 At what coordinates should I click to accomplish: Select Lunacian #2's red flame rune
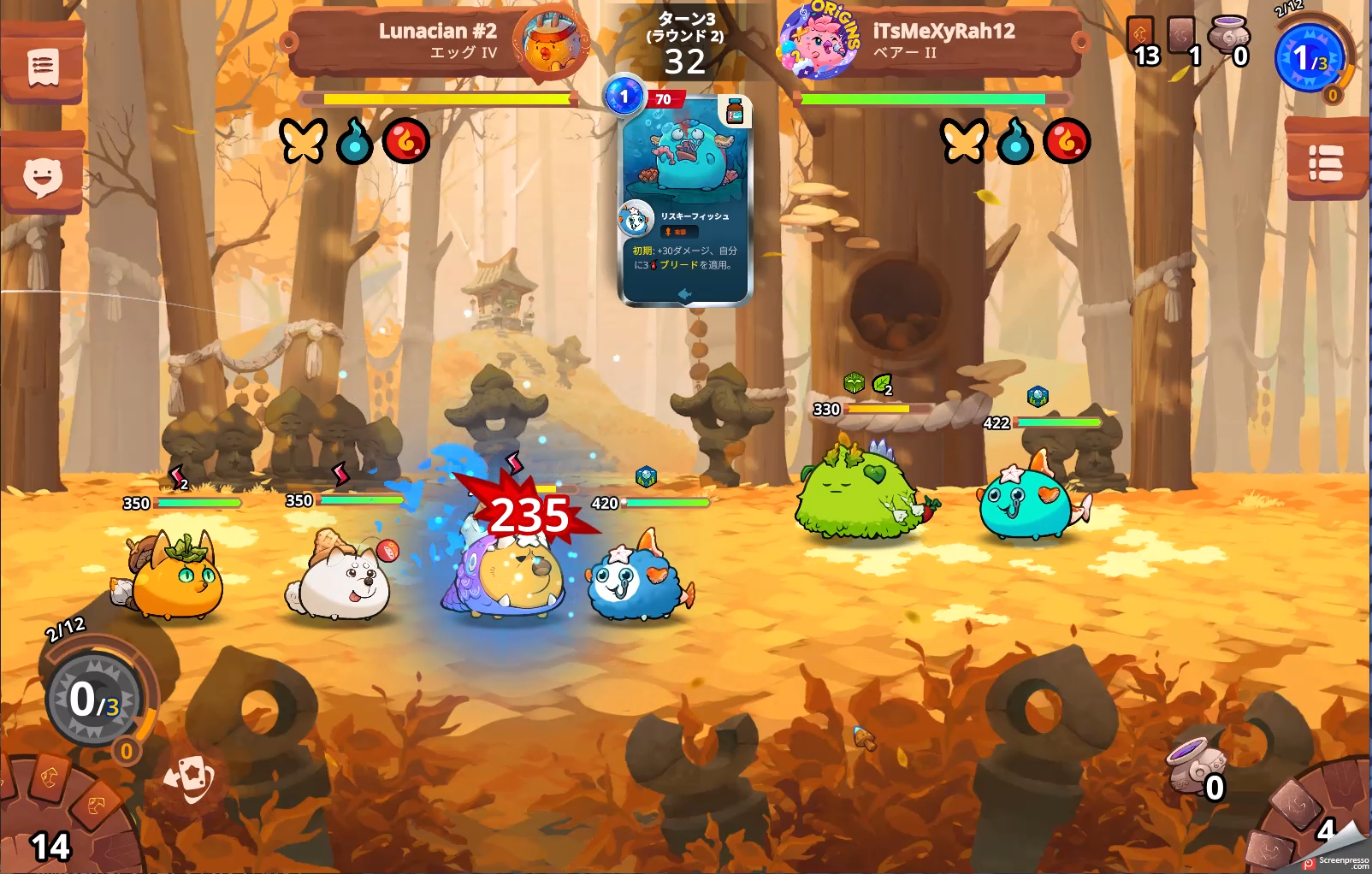[405, 141]
